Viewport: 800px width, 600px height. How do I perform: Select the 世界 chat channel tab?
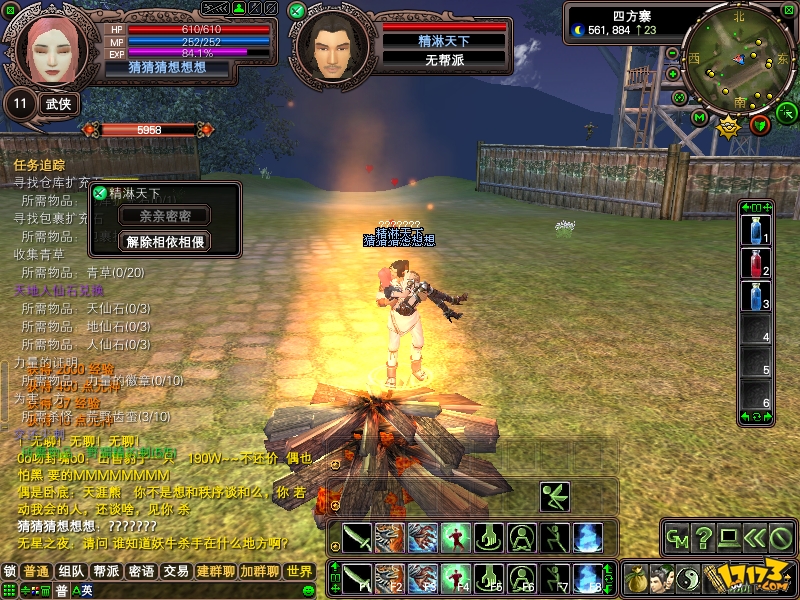pyautogui.click(x=299, y=571)
